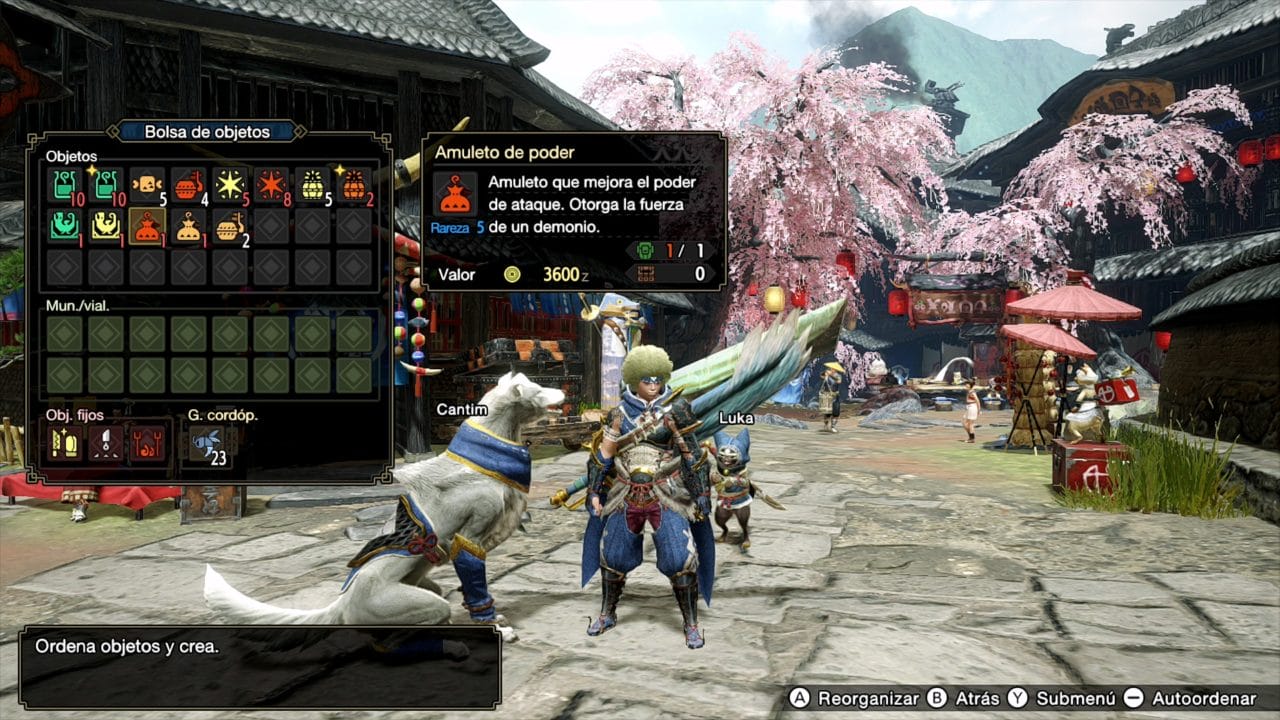Select the barrel bomb item showing 4
The width and height of the screenshot is (1280, 720).
point(186,185)
